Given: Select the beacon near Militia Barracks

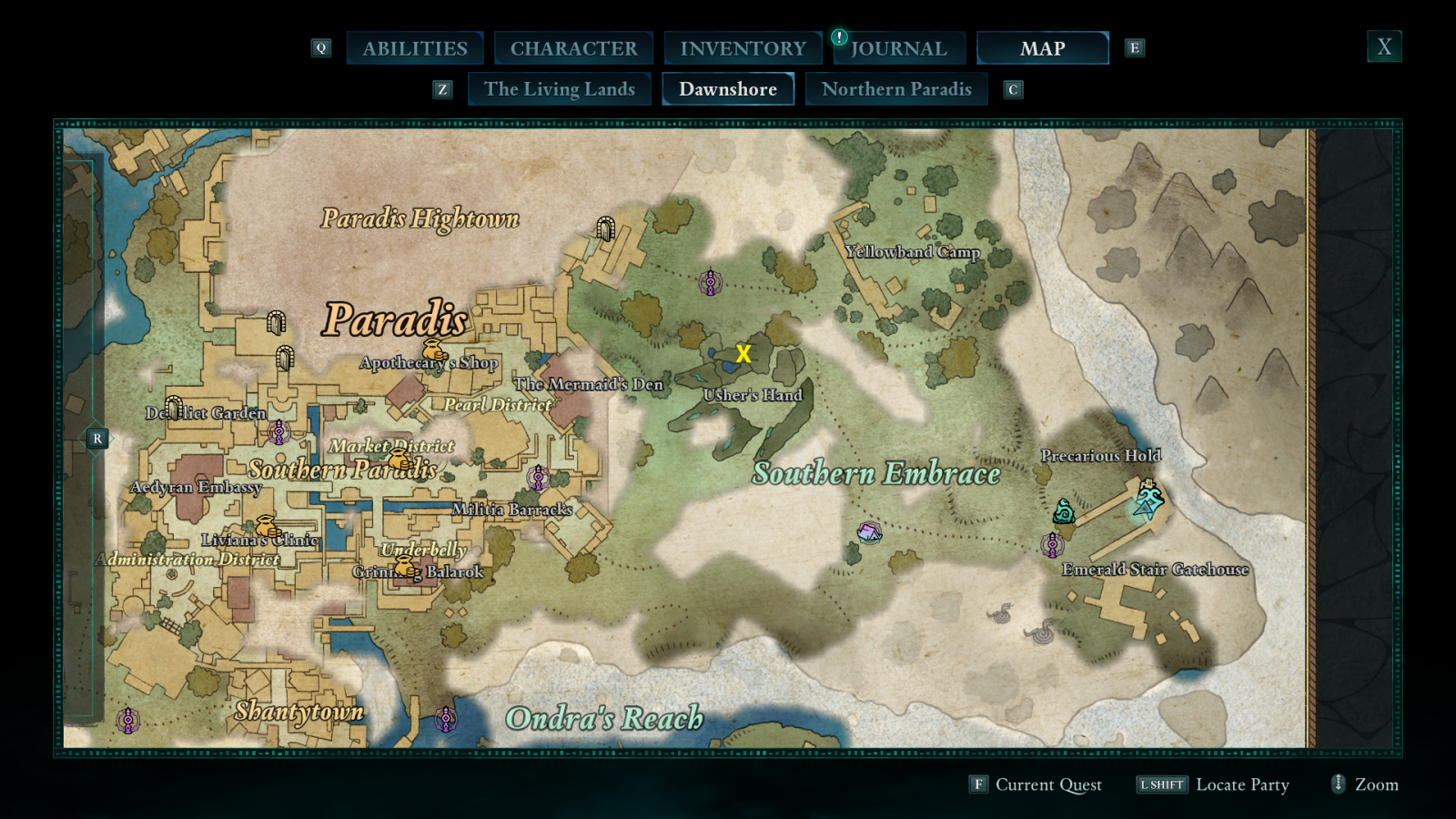Looking at the screenshot, I should coord(539,477).
